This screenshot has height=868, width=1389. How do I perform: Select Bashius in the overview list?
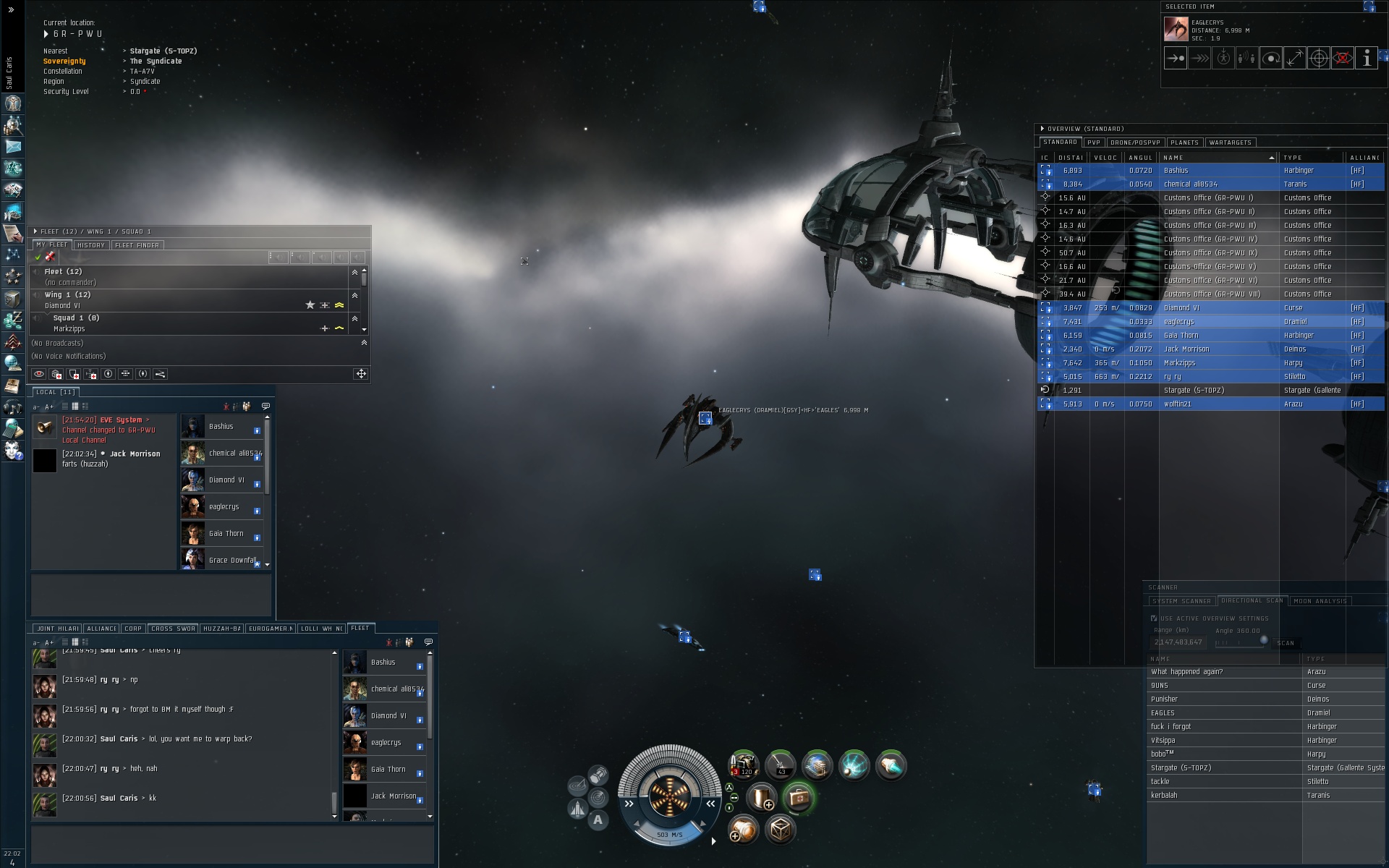click(1176, 171)
